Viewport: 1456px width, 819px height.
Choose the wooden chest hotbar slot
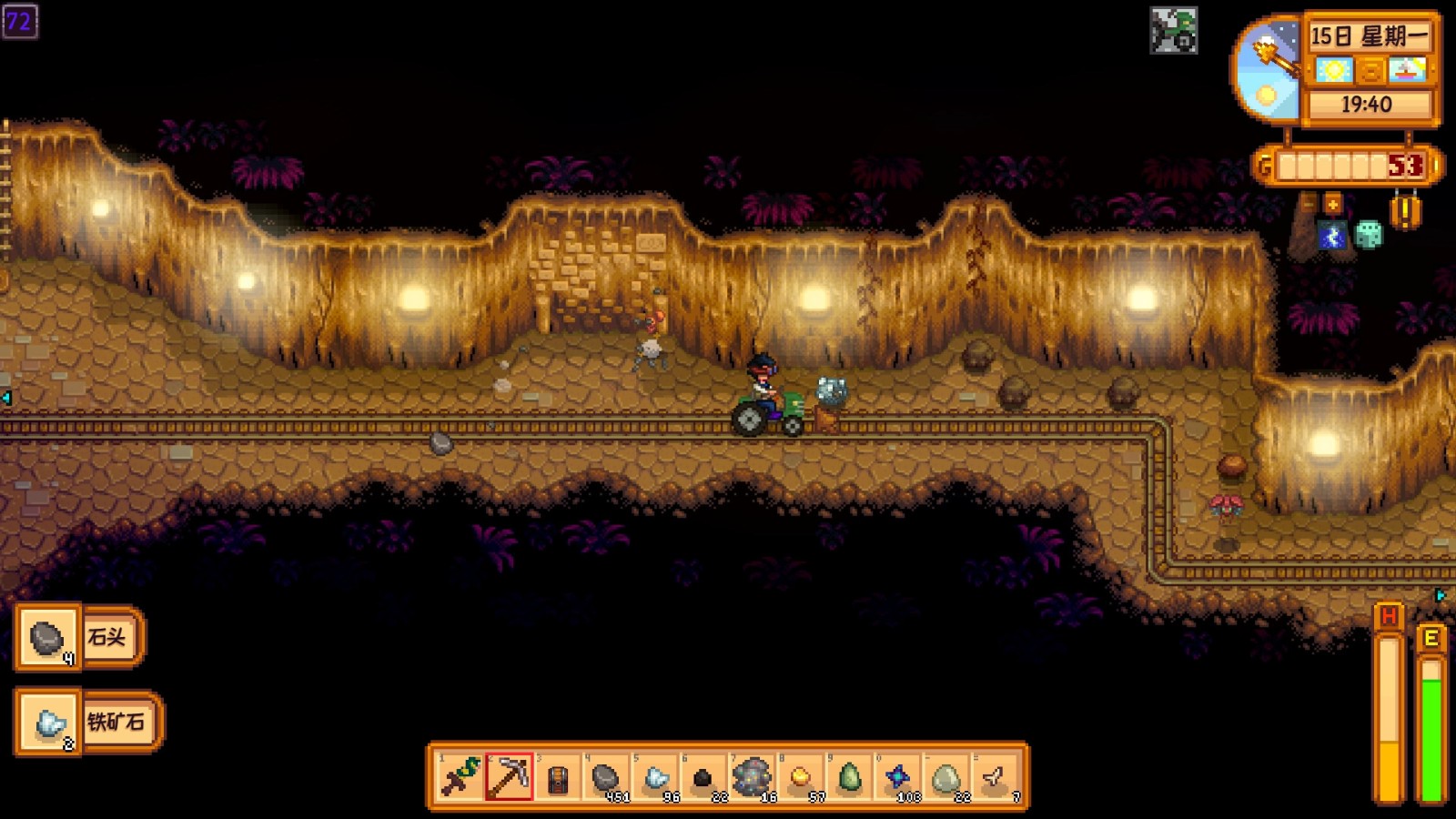(x=558, y=778)
